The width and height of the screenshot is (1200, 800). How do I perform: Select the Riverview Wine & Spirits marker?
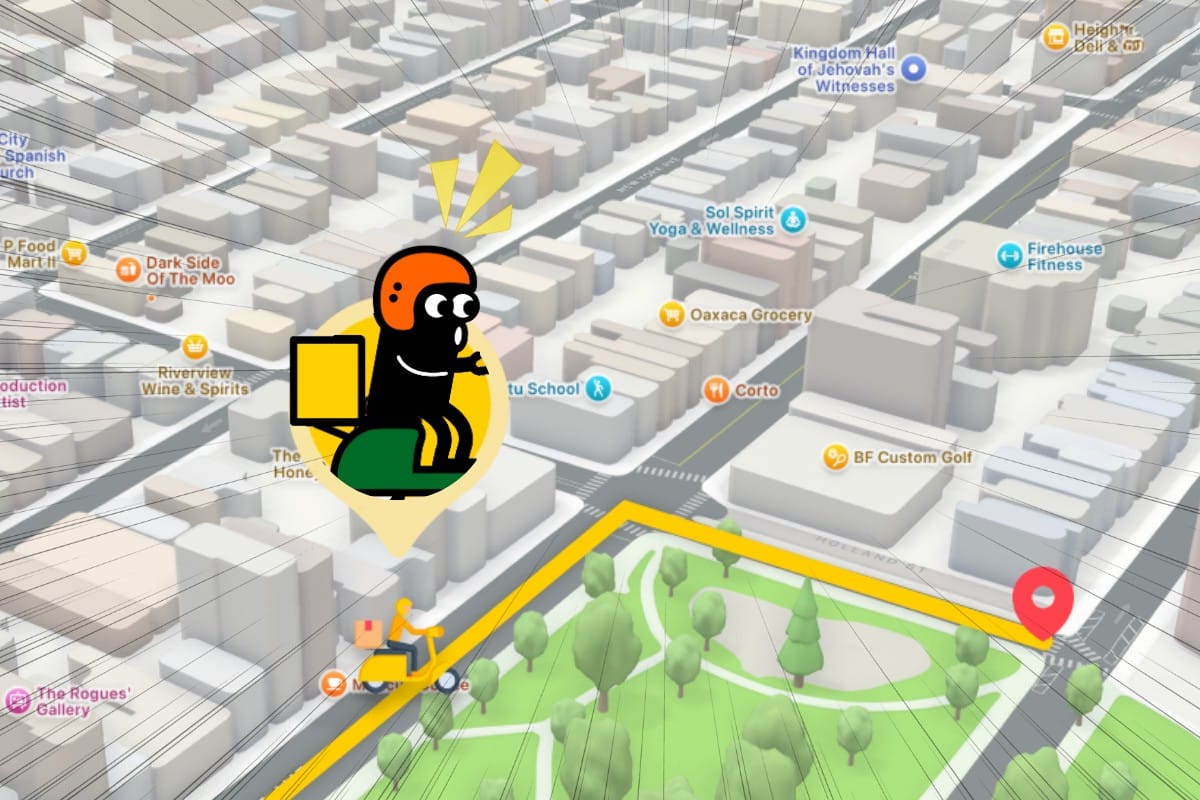195,348
